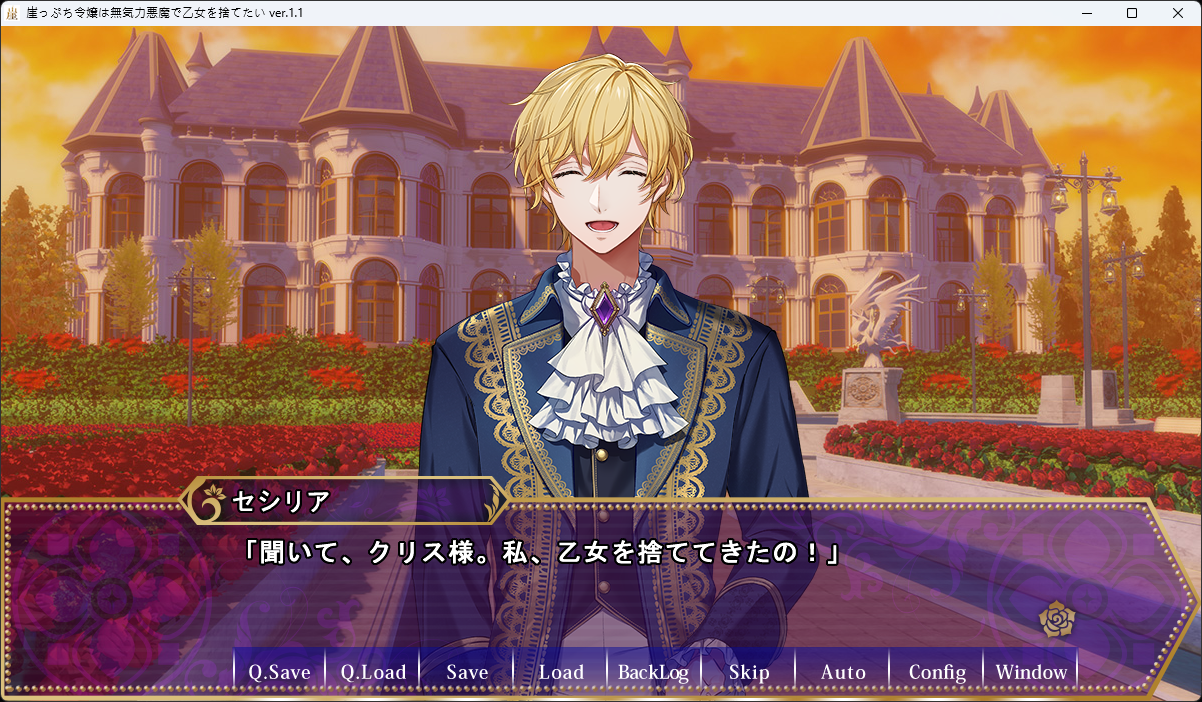Open the Load menu
The image size is (1202, 702).
pos(561,672)
